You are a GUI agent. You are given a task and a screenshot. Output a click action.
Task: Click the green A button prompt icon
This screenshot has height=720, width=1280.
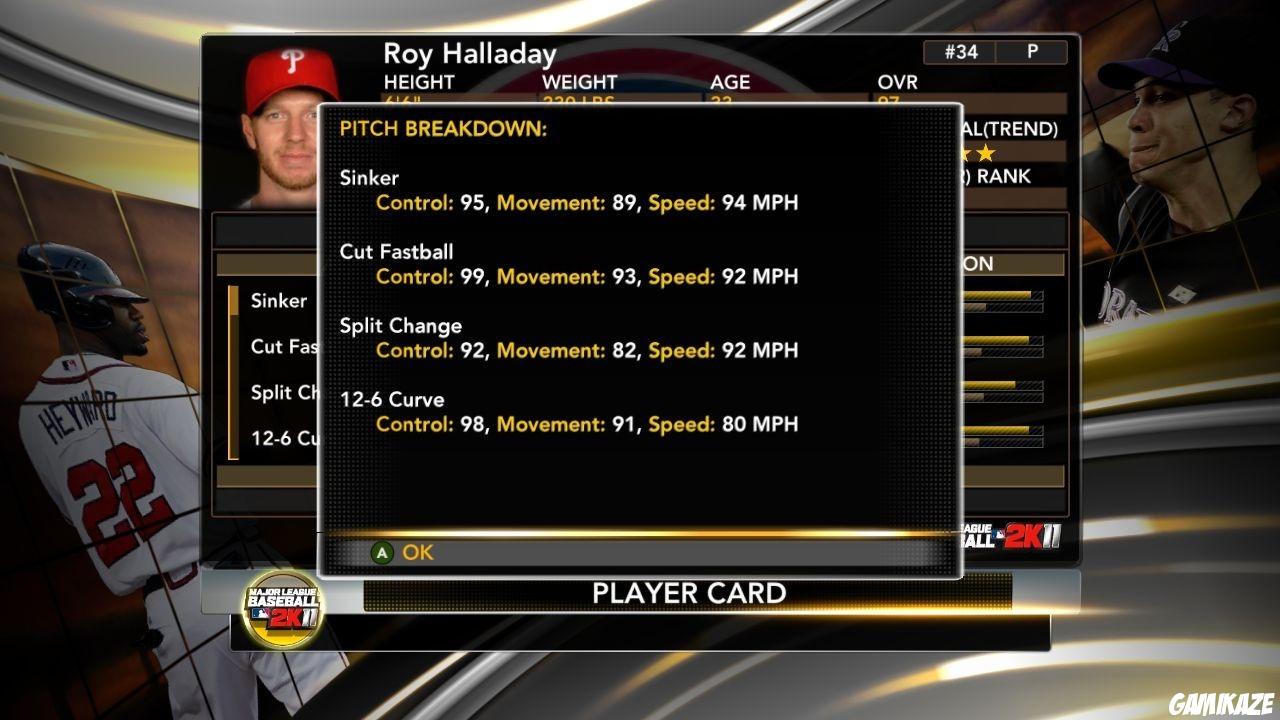tap(380, 552)
